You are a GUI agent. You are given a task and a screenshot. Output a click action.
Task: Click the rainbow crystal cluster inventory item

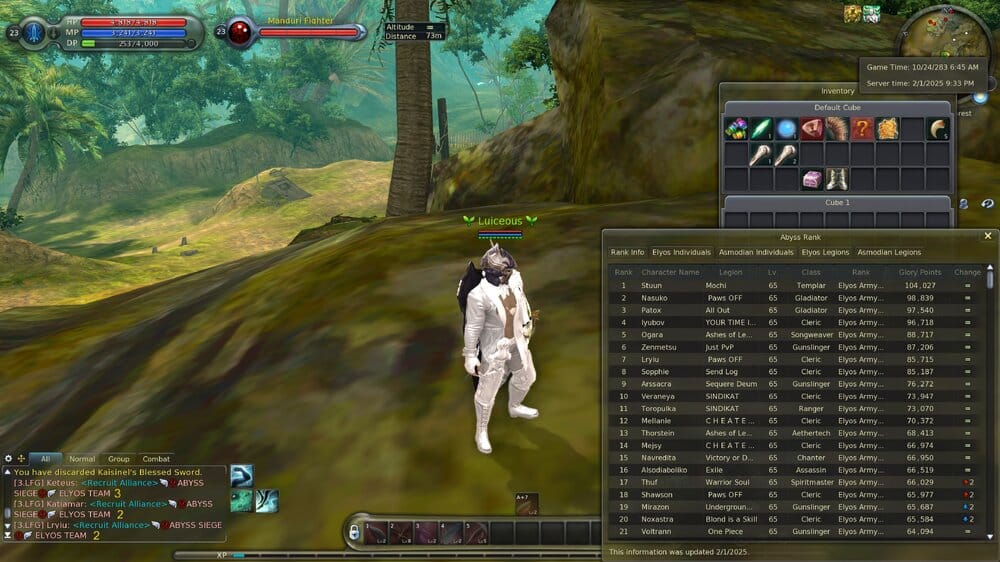click(x=737, y=129)
